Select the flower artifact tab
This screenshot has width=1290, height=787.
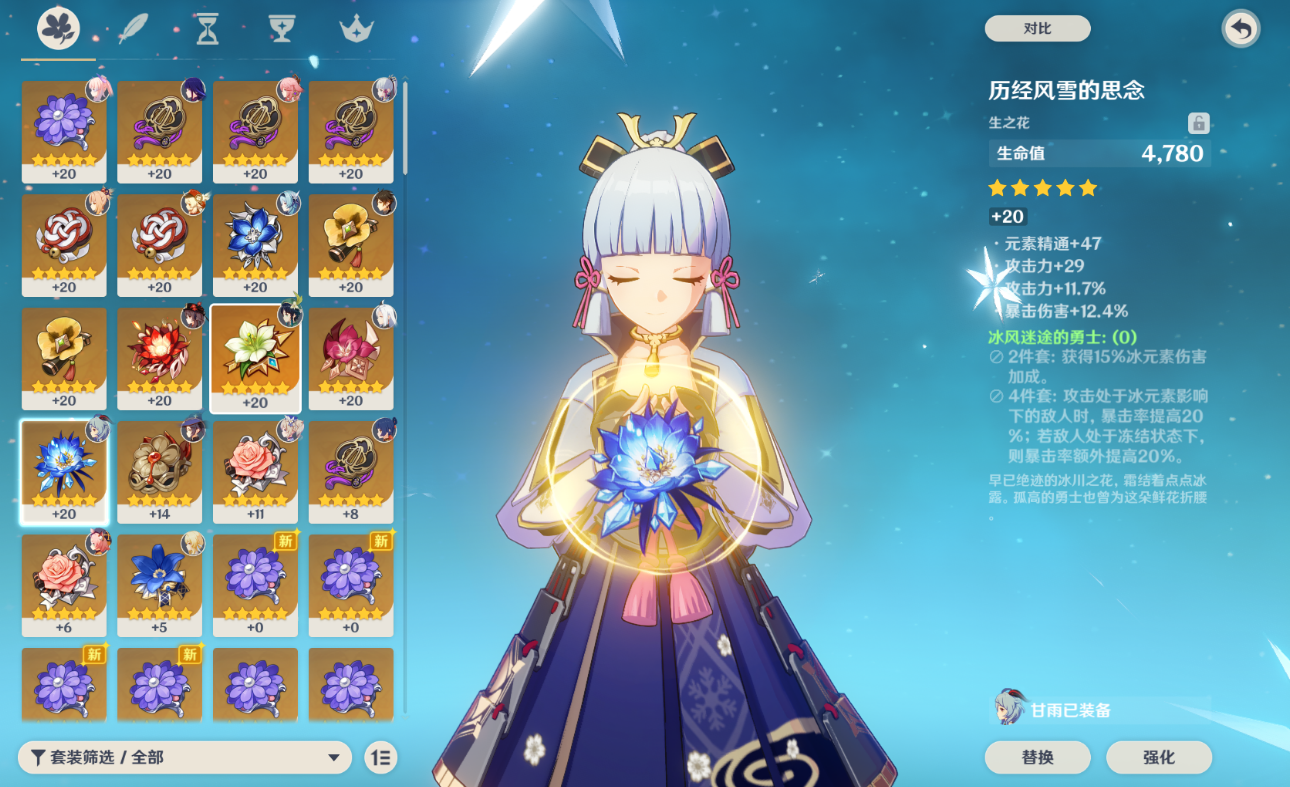coord(59,29)
